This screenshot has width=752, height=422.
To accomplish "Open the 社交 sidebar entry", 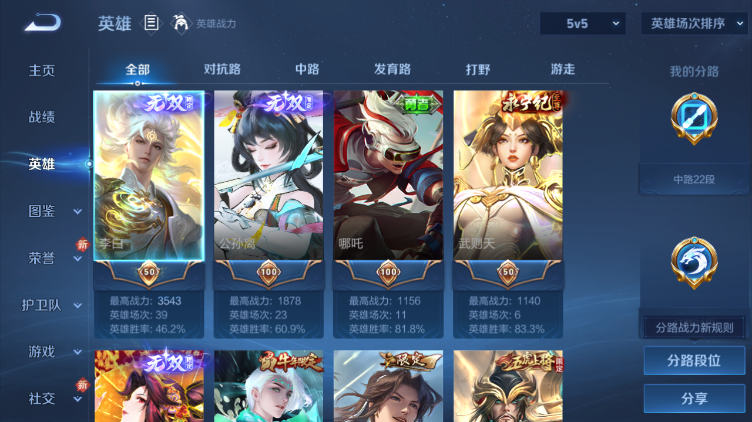I will tap(42, 398).
